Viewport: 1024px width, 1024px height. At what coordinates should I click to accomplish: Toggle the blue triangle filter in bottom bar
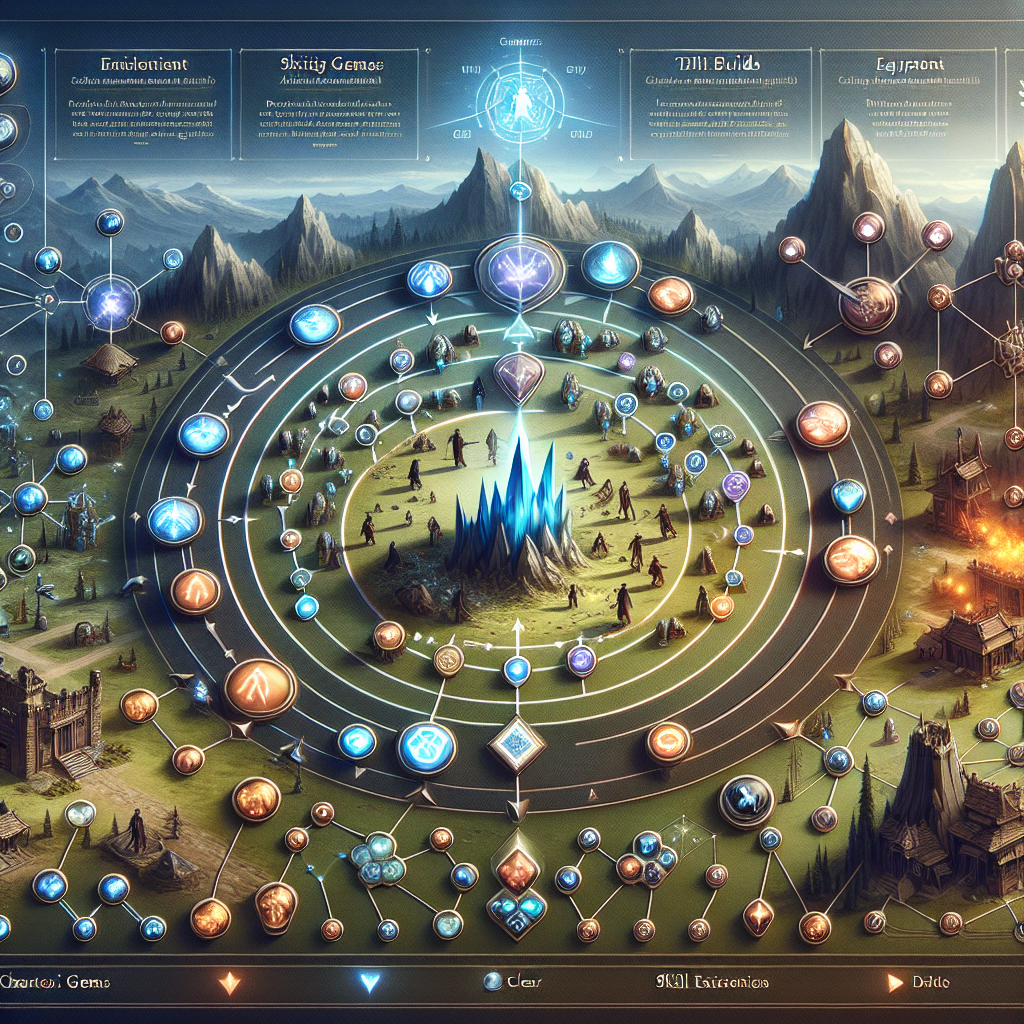(x=371, y=982)
